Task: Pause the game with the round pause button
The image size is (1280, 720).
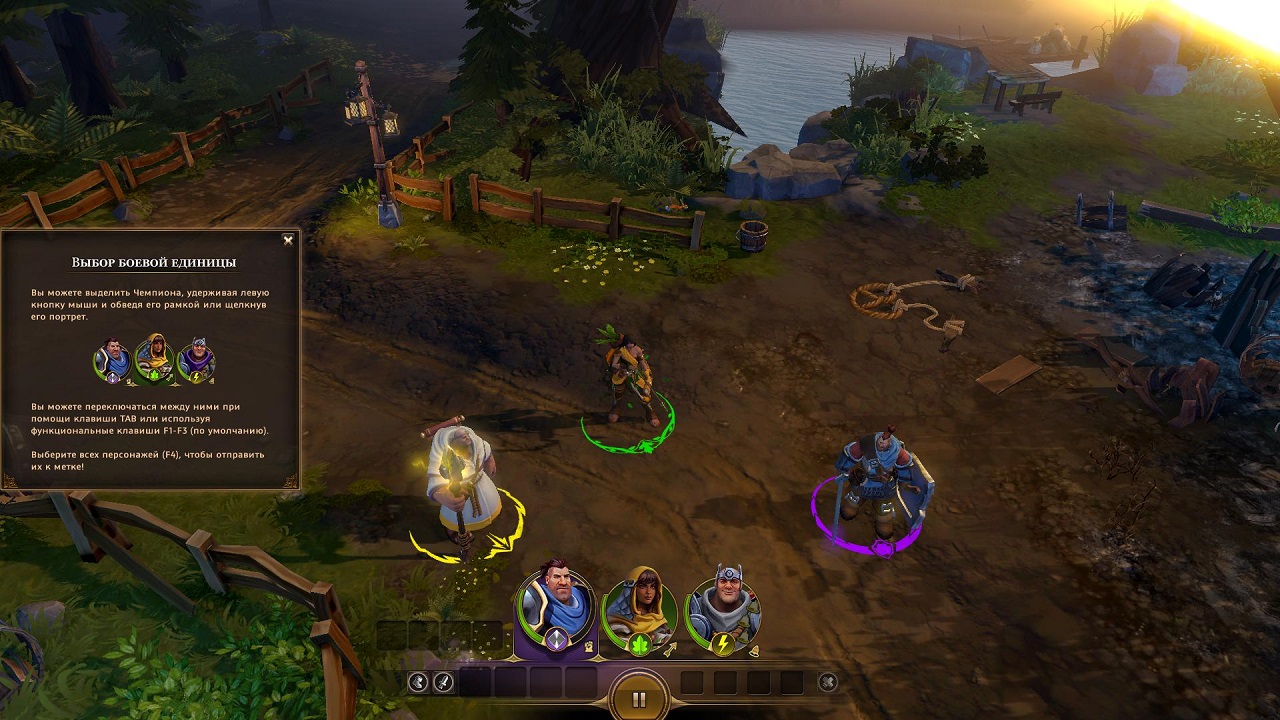Action: [639, 699]
